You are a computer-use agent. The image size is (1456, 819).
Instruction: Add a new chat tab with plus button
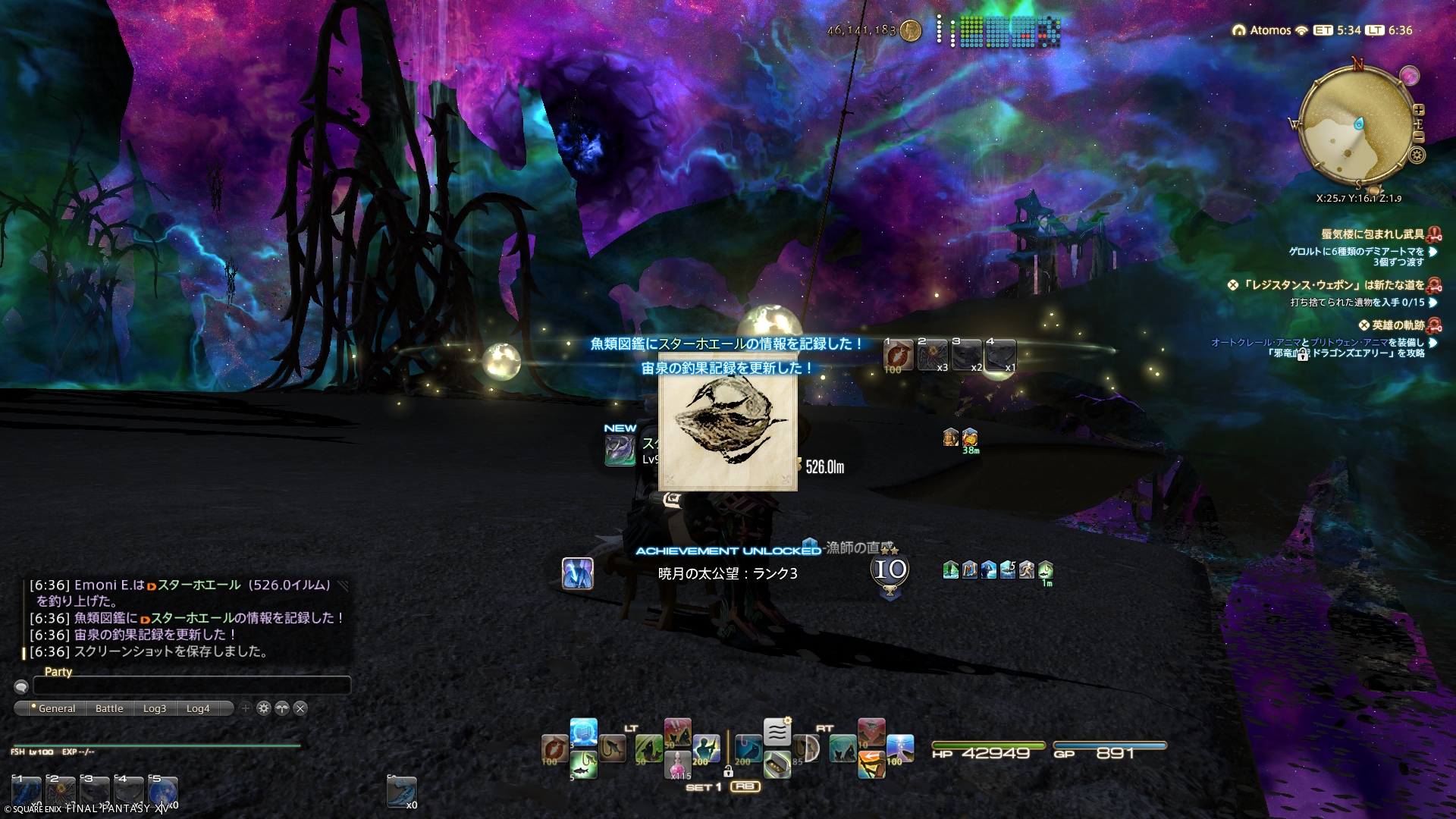[245, 708]
